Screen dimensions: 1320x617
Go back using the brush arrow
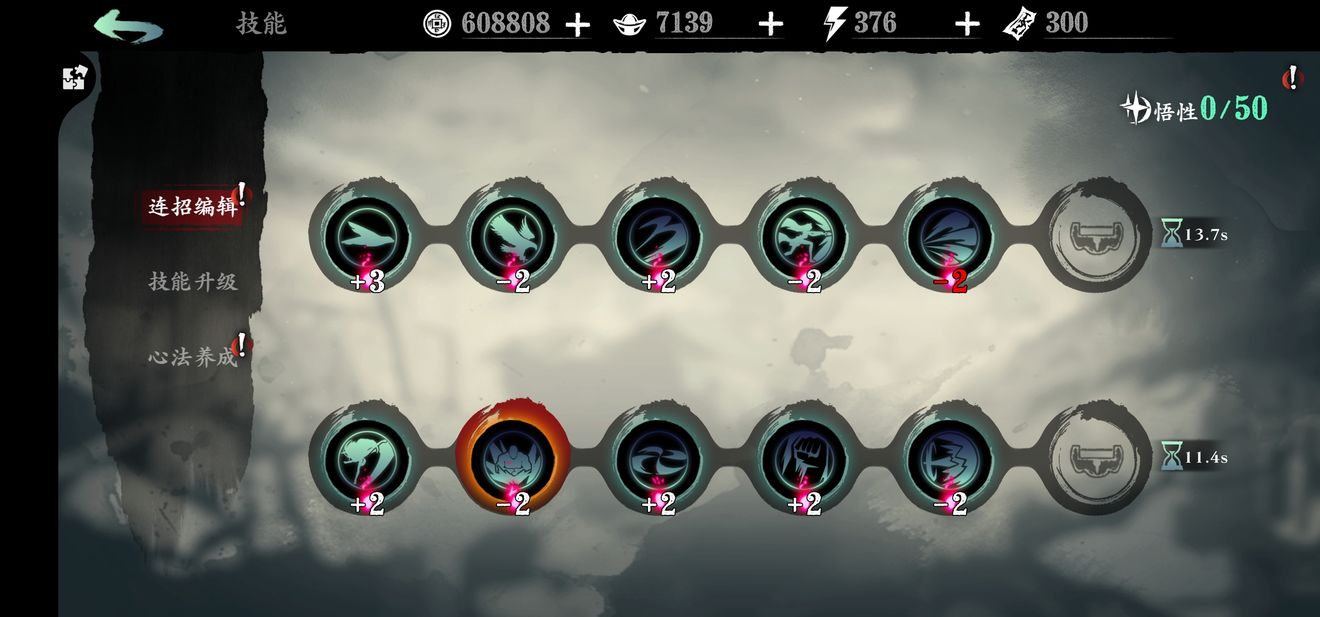point(128,25)
